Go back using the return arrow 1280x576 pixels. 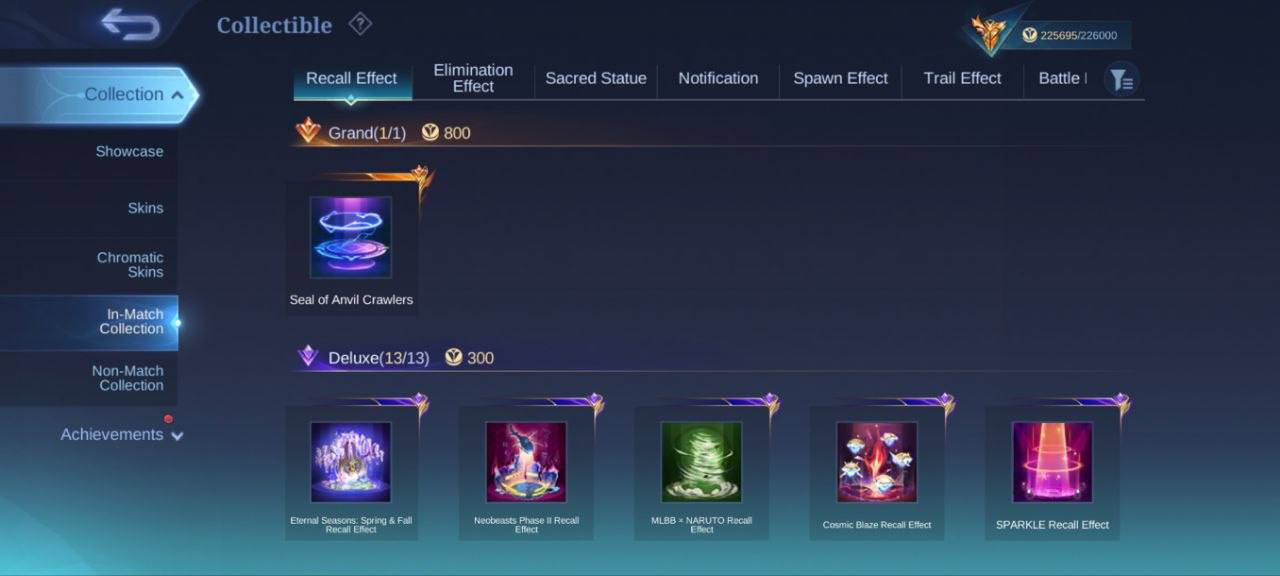[130, 25]
